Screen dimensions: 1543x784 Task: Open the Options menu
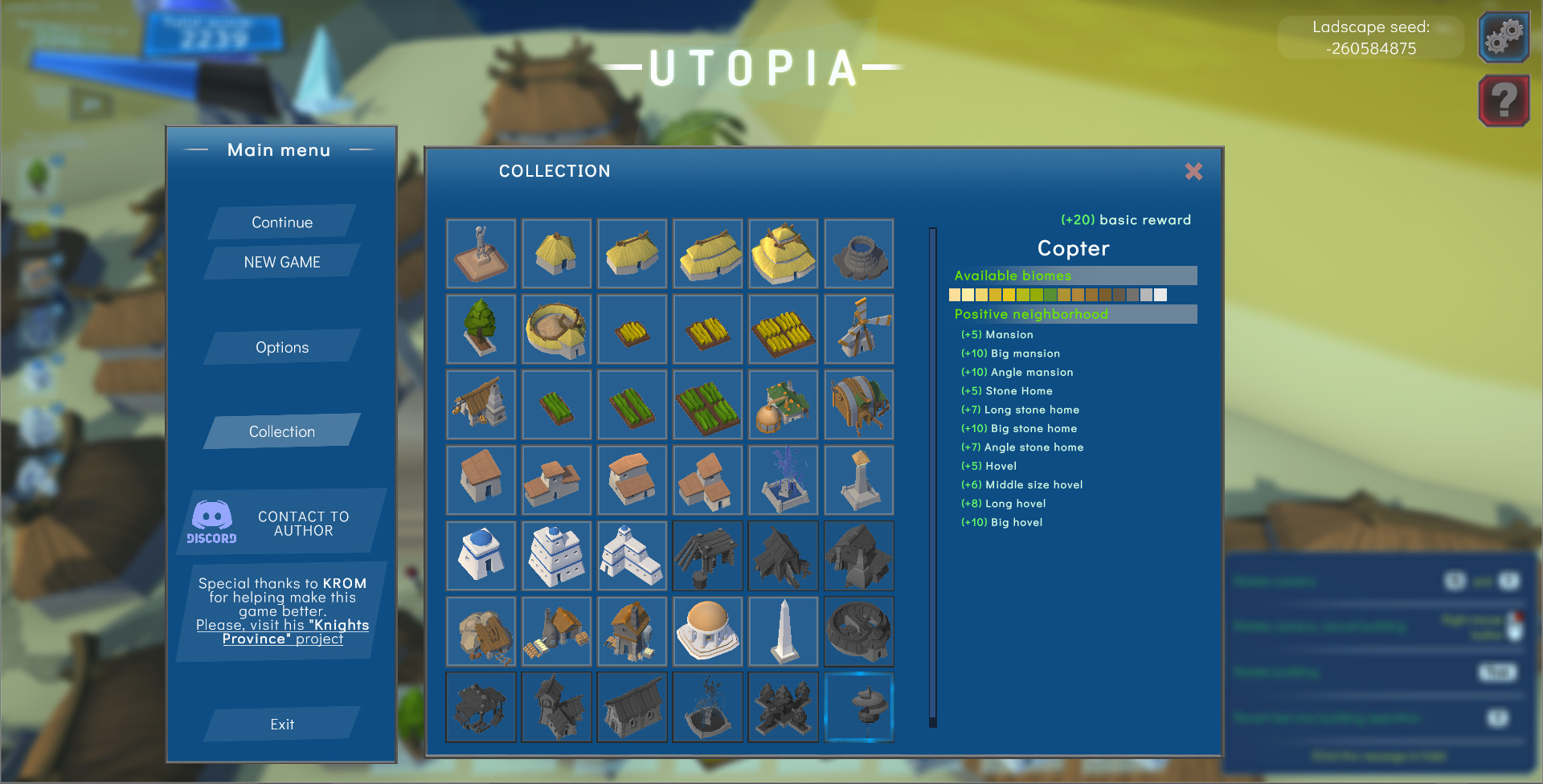280,347
